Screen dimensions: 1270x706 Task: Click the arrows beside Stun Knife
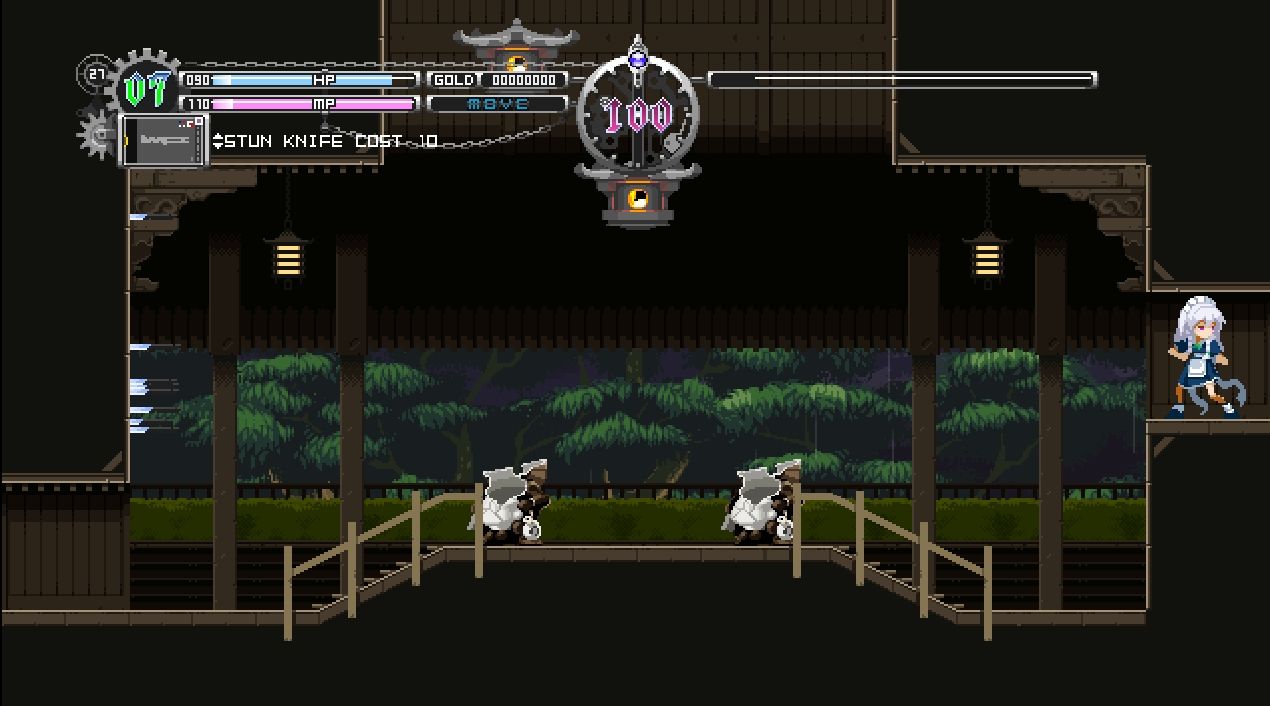pyautogui.click(x=219, y=141)
